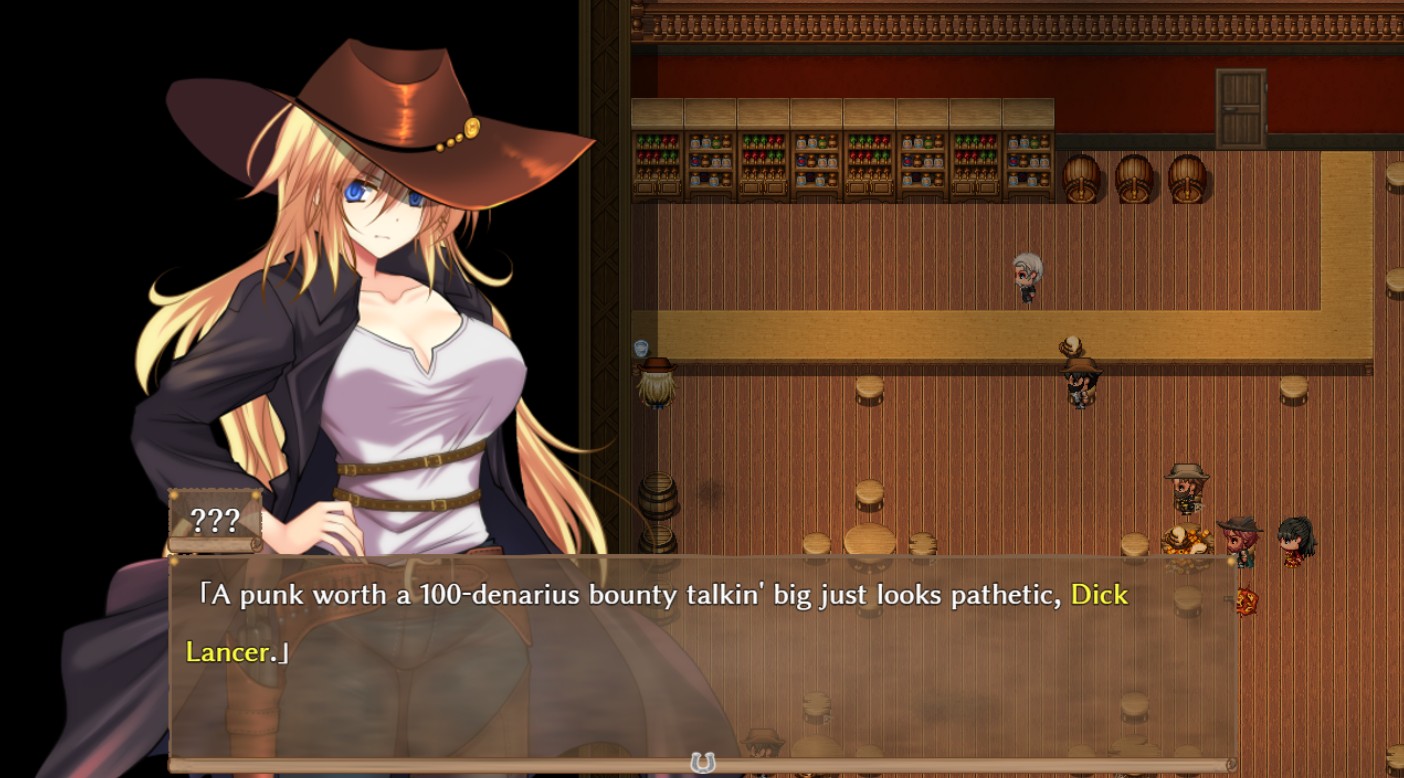Screen dimensions: 1404x778
Task: Select the flame sprite below the dialogue box
Action: point(1247,600)
